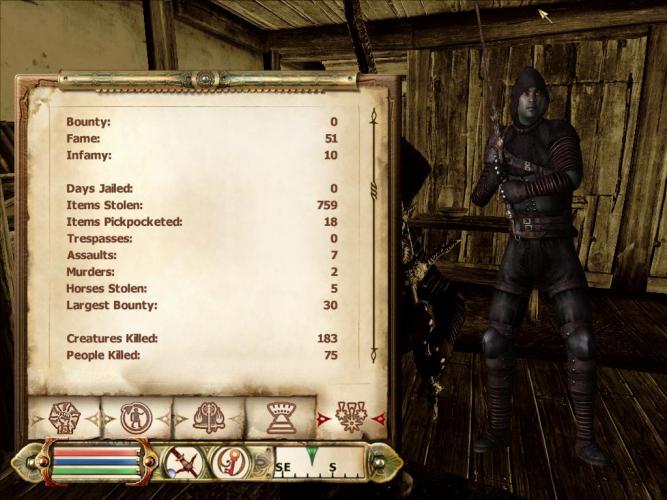Open the stats section via the colored bars
The image size is (667, 500).
(x=96, y=462)
